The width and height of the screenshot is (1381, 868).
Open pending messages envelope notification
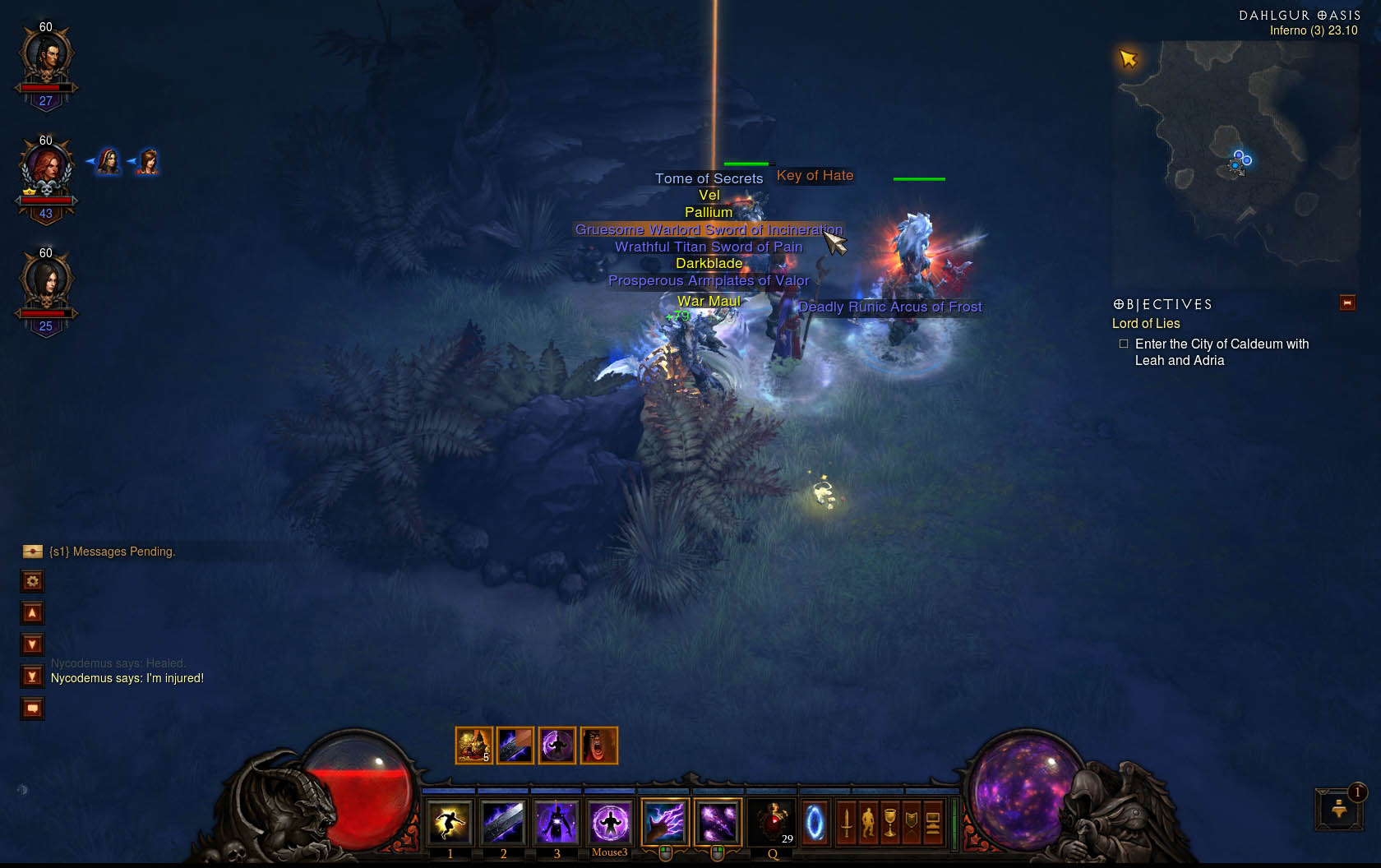33,552
